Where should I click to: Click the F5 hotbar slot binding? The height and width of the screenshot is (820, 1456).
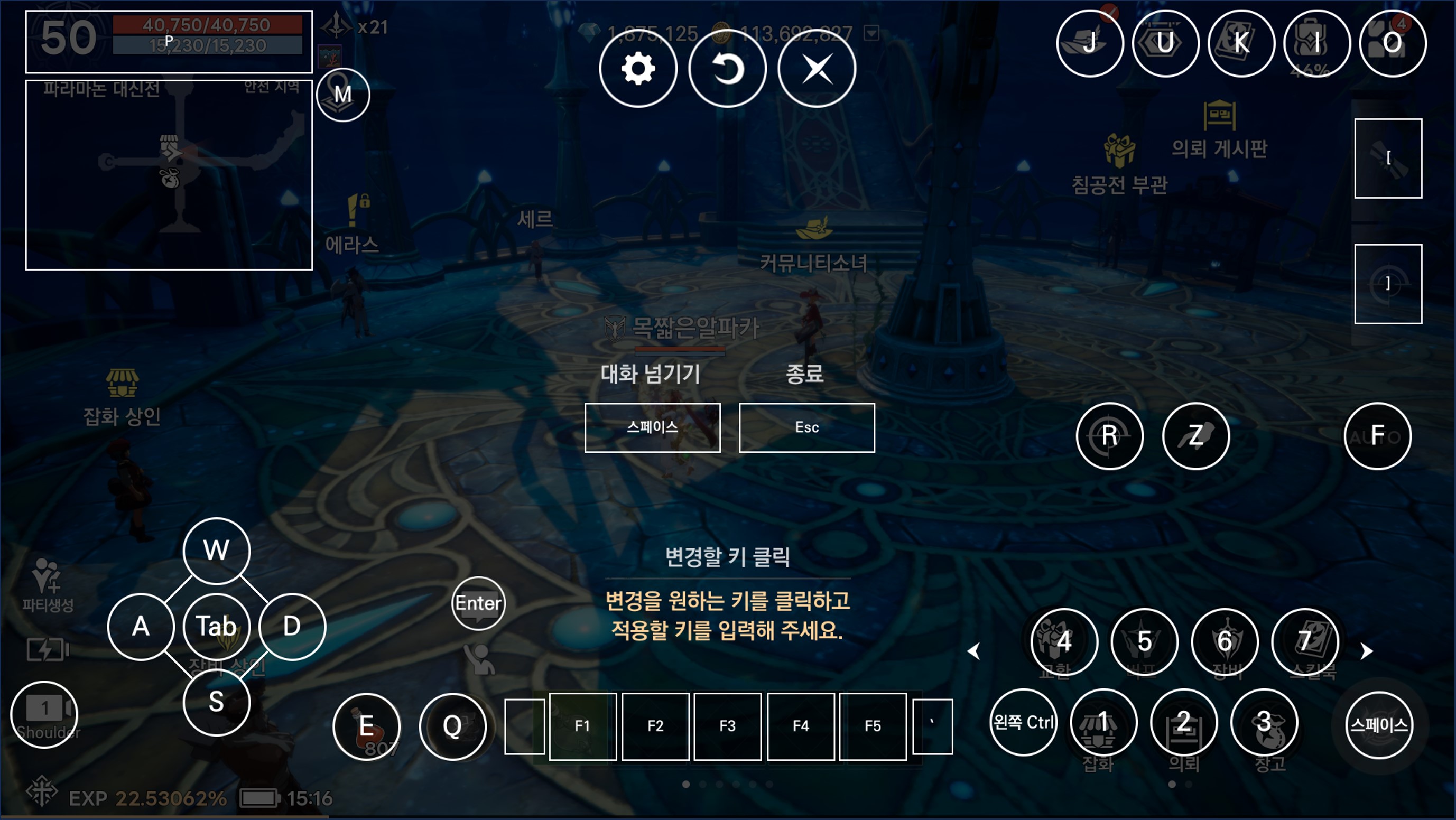coord(873,726)
